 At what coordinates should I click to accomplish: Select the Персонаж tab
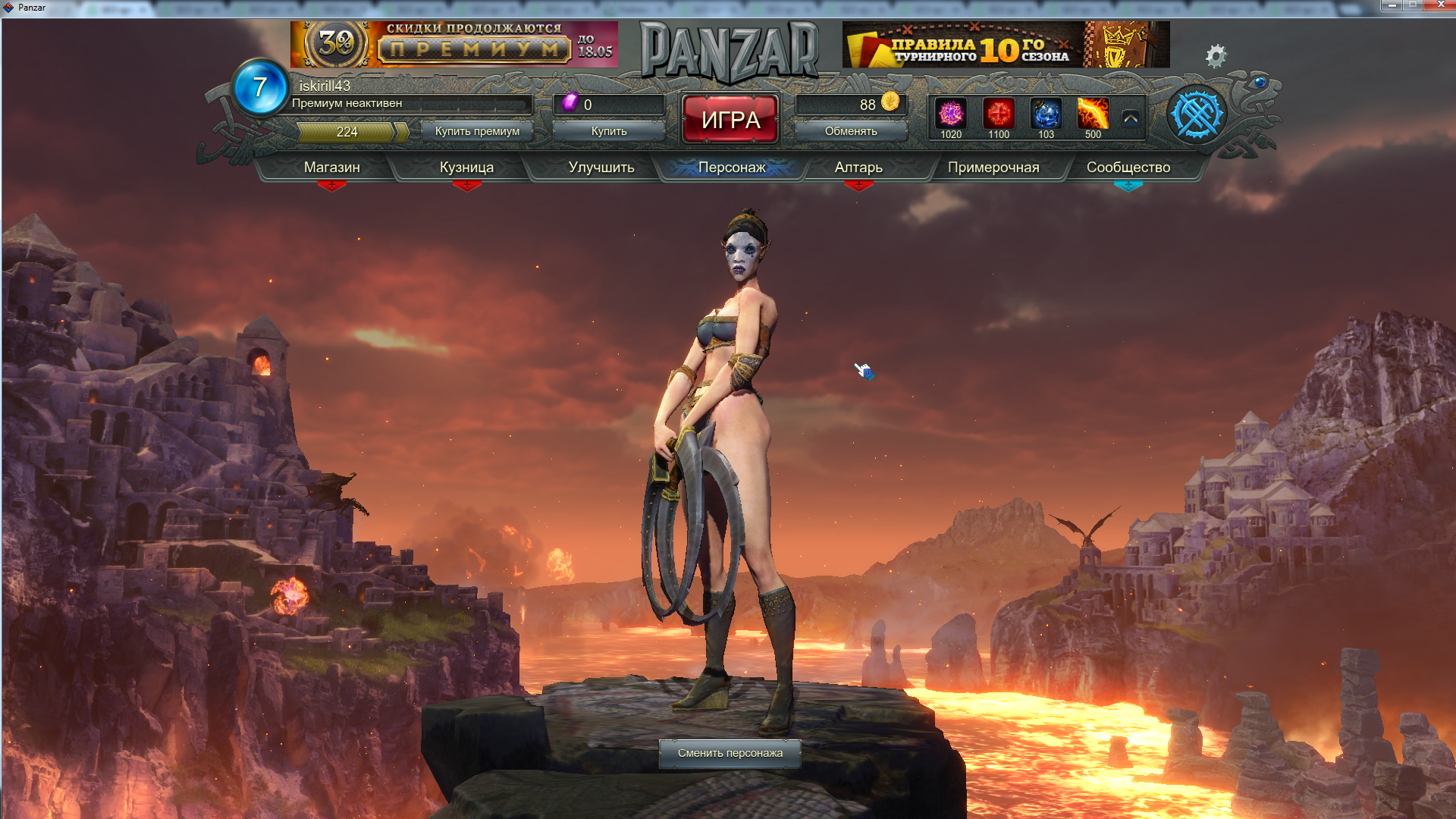pyautogui.click(x=732, y=167)
